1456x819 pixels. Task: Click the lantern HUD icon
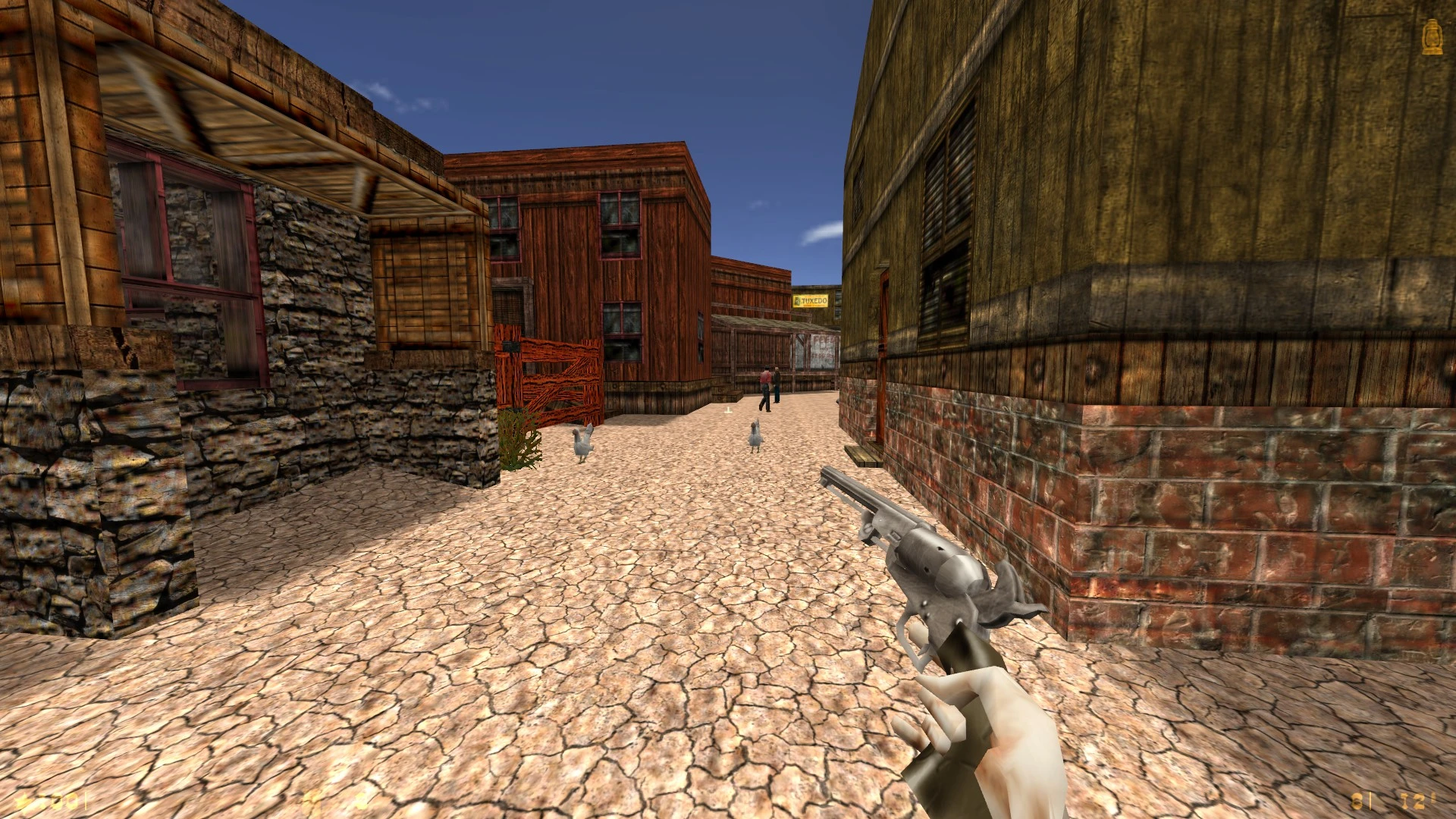[x=1431, y=37]
